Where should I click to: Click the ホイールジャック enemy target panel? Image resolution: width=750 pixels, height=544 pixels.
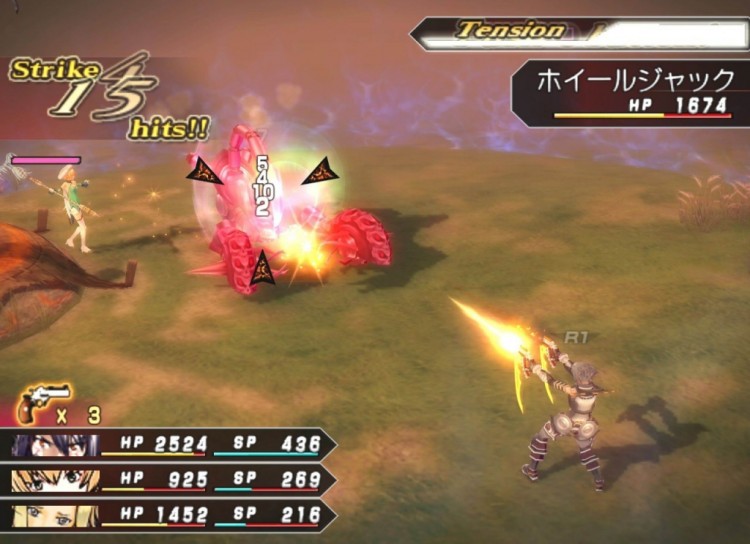coord(631,92)
